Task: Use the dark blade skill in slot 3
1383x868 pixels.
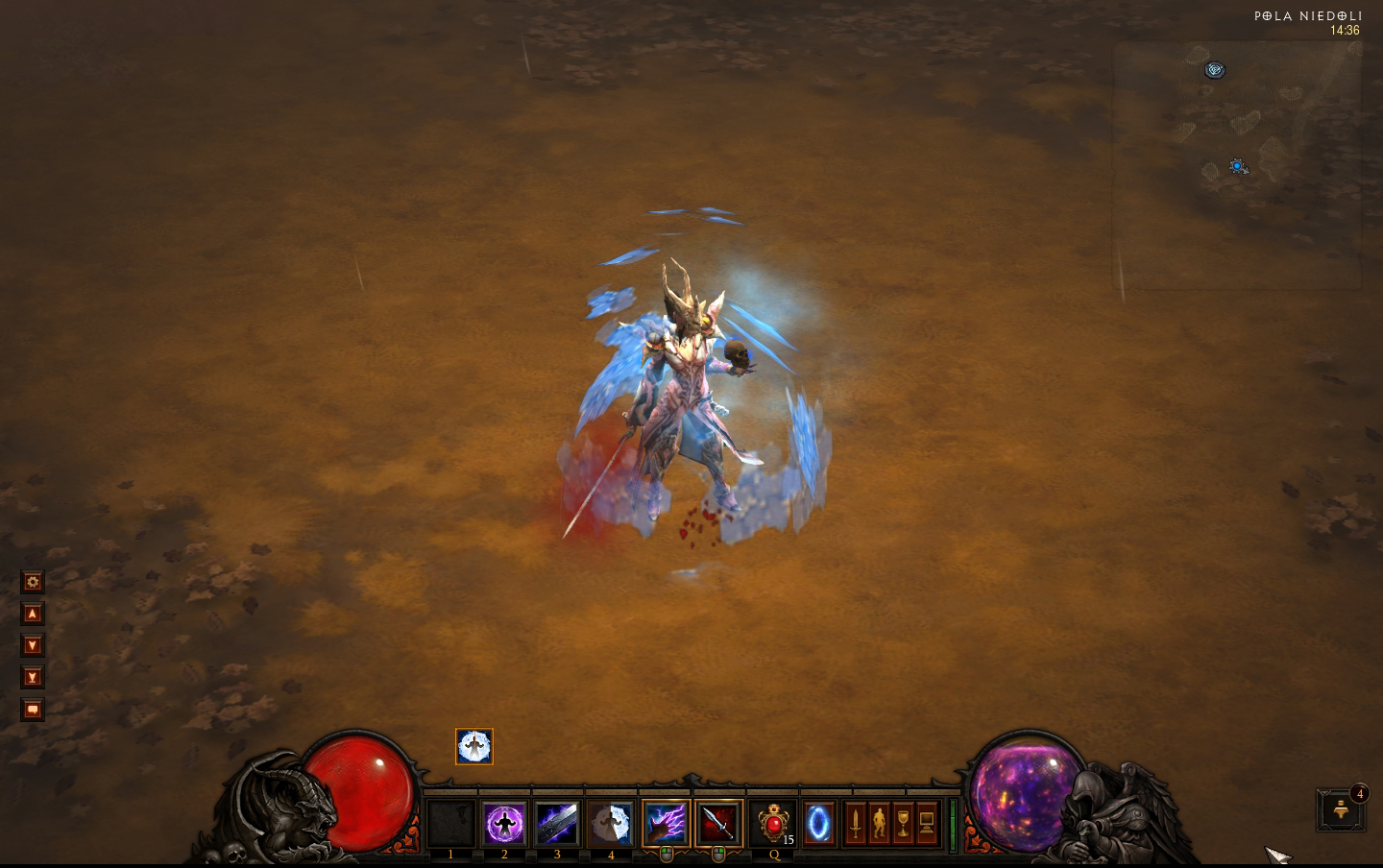Action: 557,824
